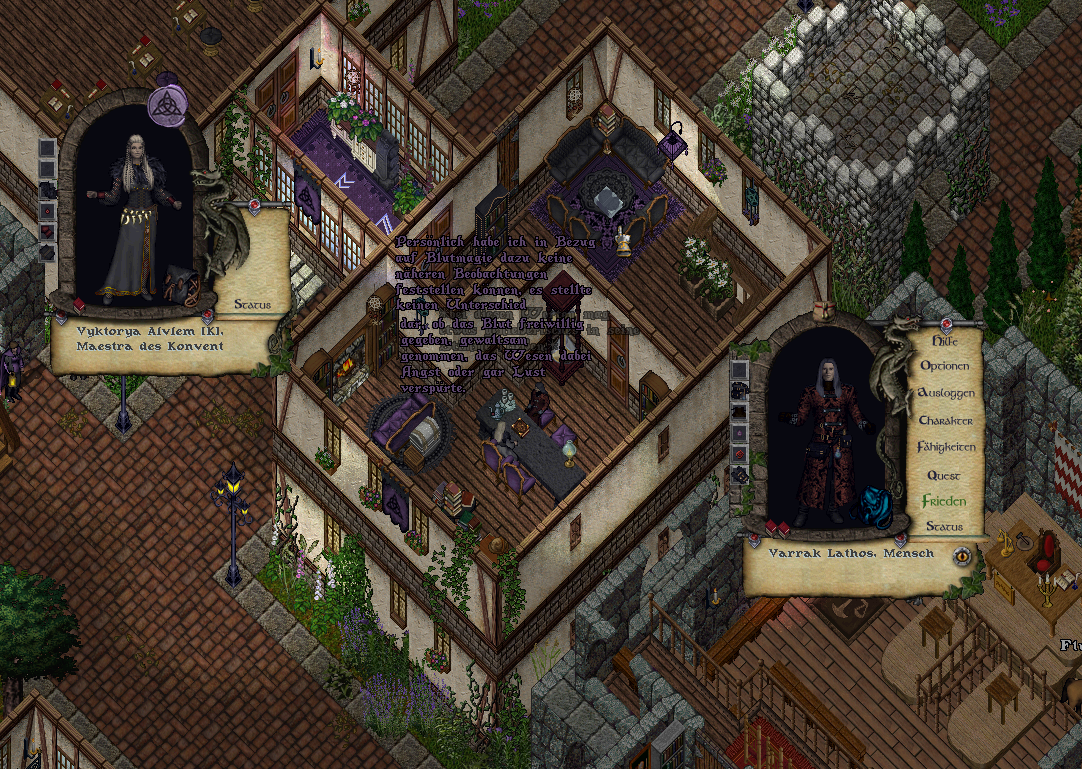Screen dimensions: 1082x769
Task: Open Status on Vyktorya's paperdoll
Action: tap(252, 304)
